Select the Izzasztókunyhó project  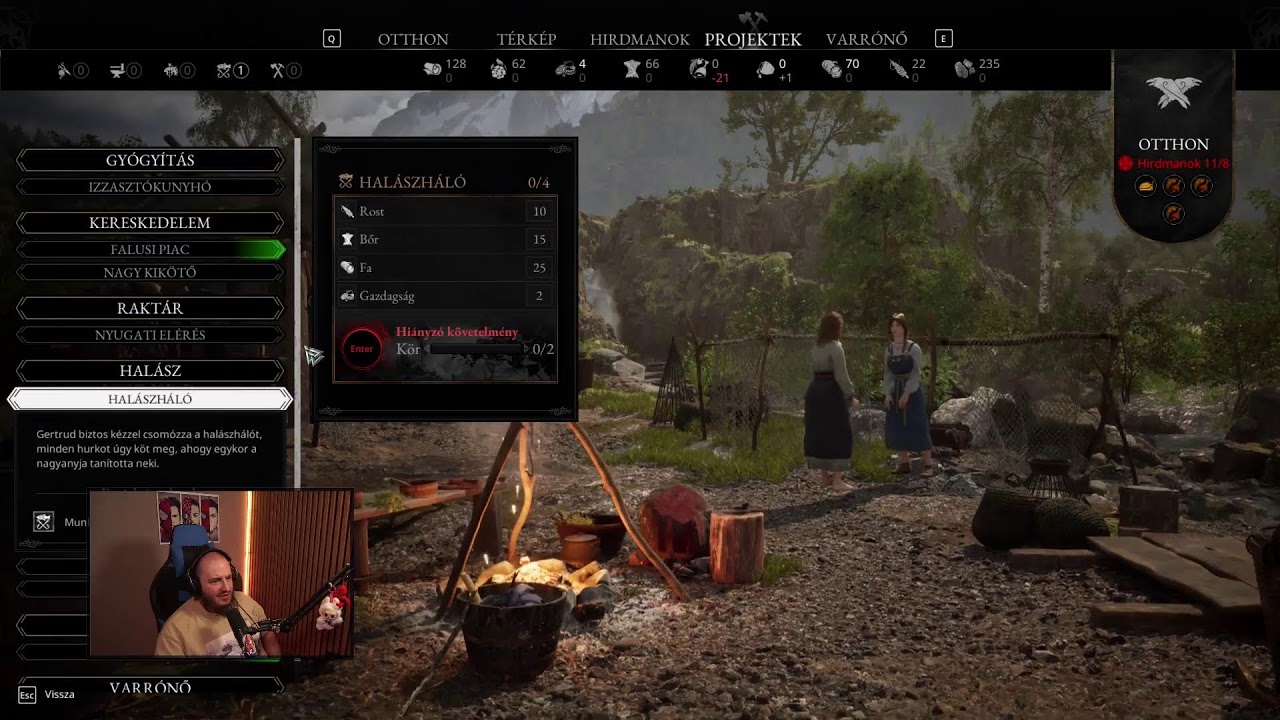pyautogui.click(x=150, y=187)
